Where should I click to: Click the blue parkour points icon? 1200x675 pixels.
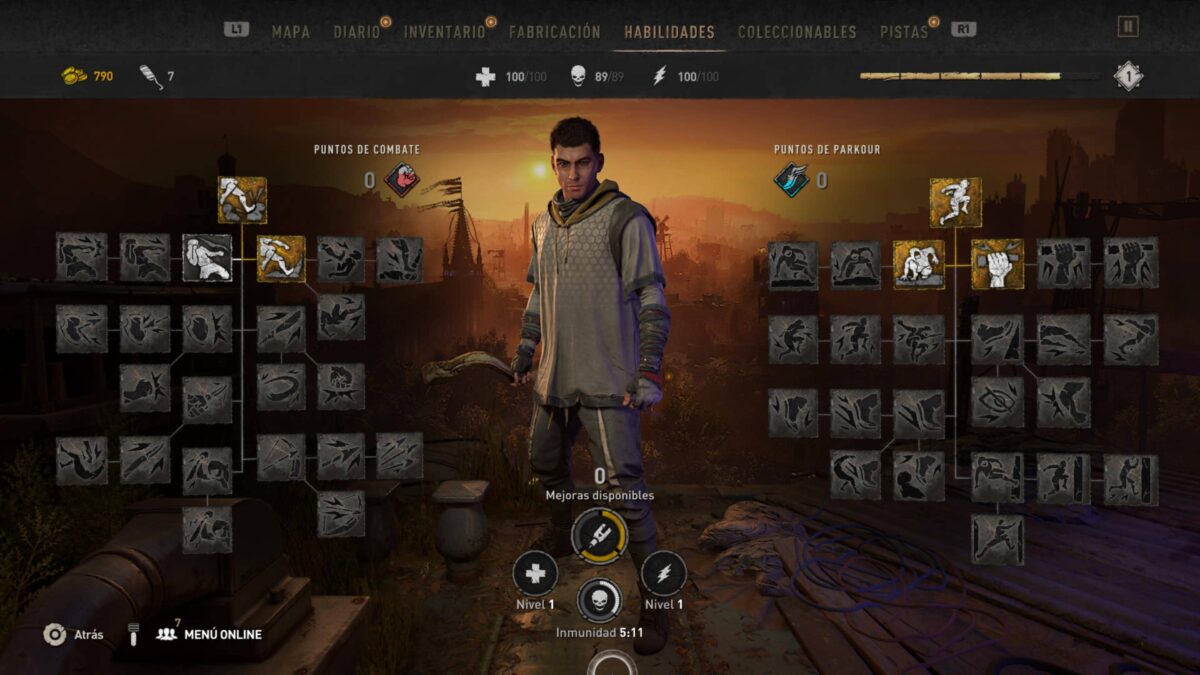click(x=791, y=180)
